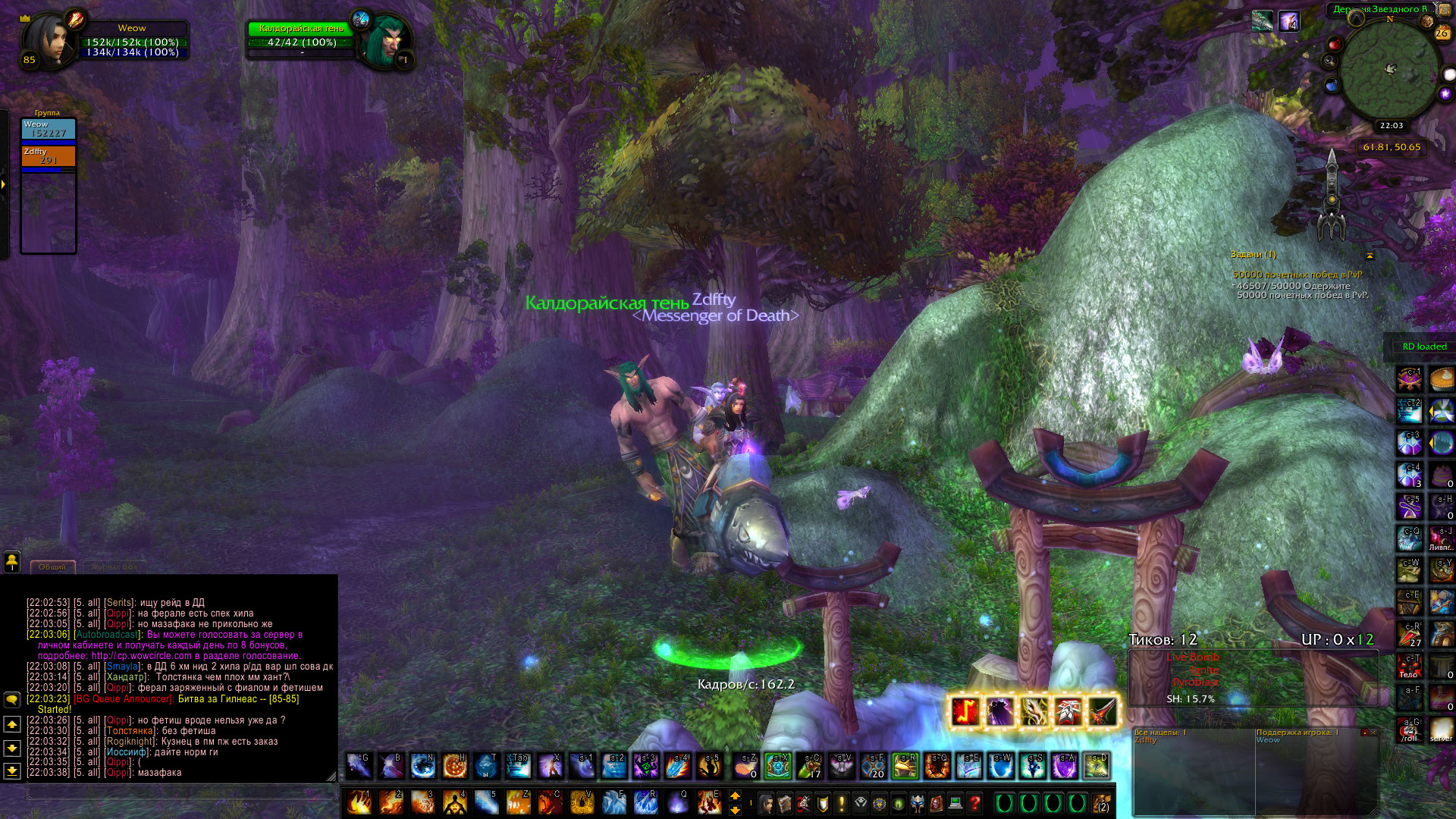Viewport: 1456px width, 819px height.
Task: Open the Журнал боя combat log tab
Action: [x=114, y=566]
